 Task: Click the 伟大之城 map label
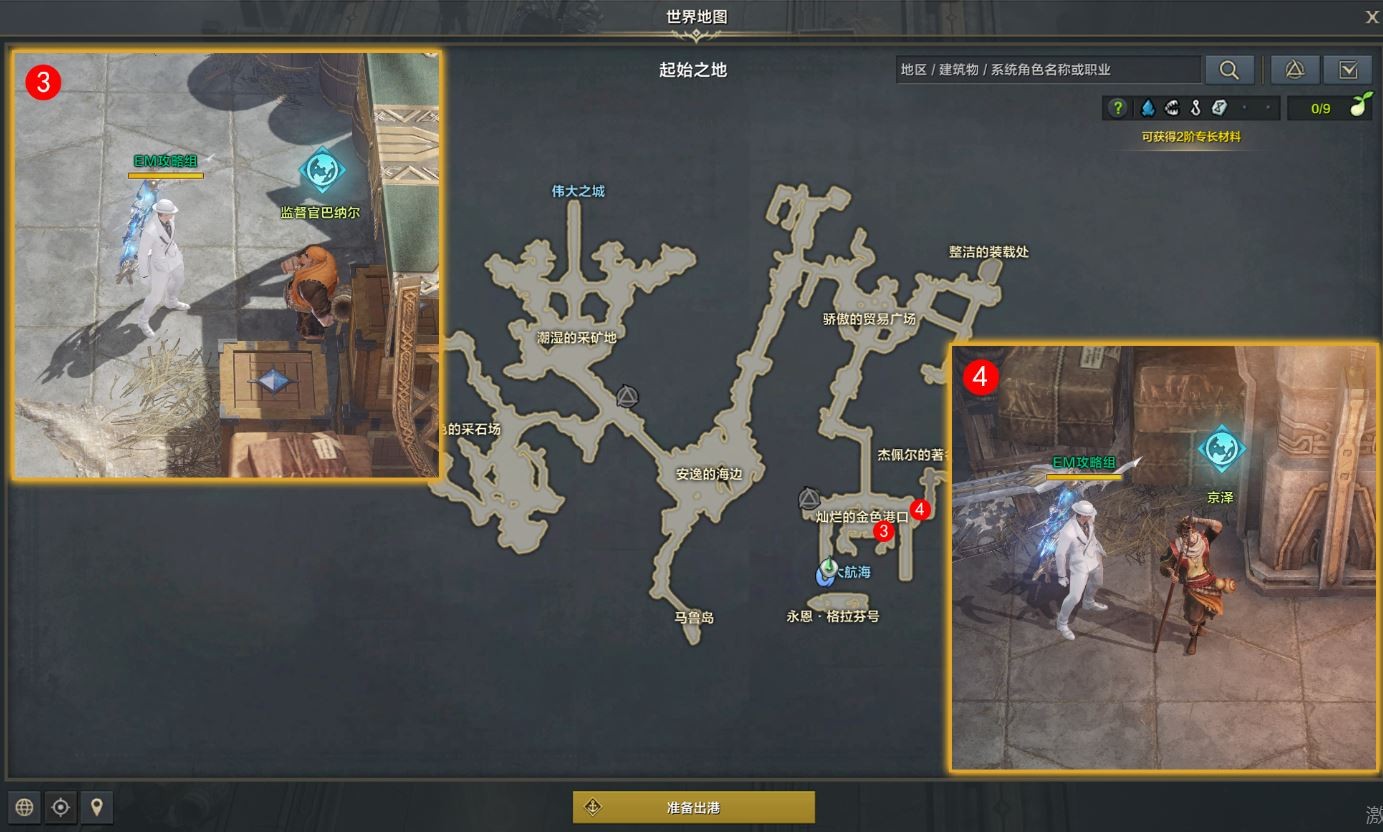(x=578, y=191)
